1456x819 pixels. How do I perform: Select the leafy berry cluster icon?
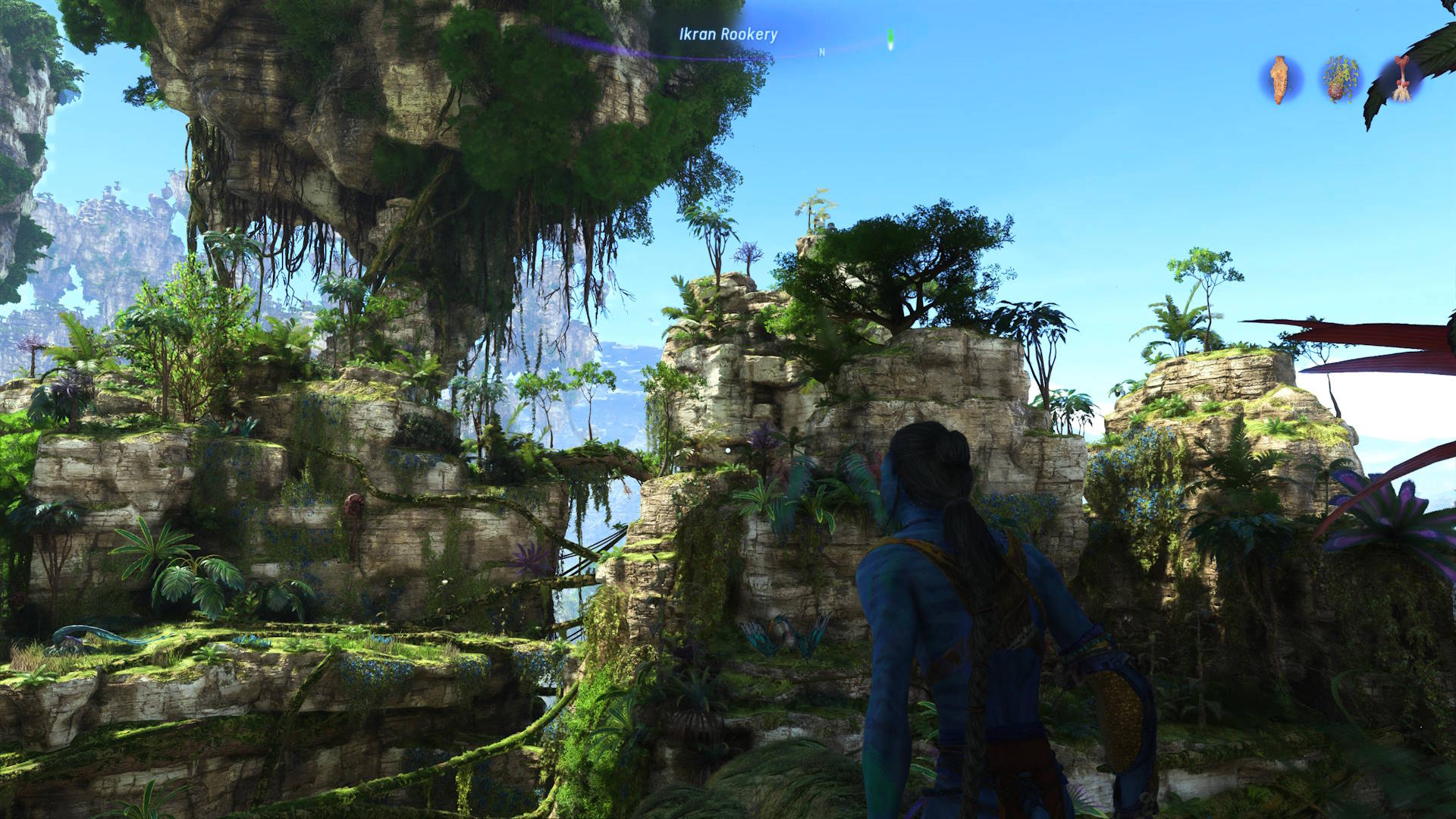(1341, 80)
